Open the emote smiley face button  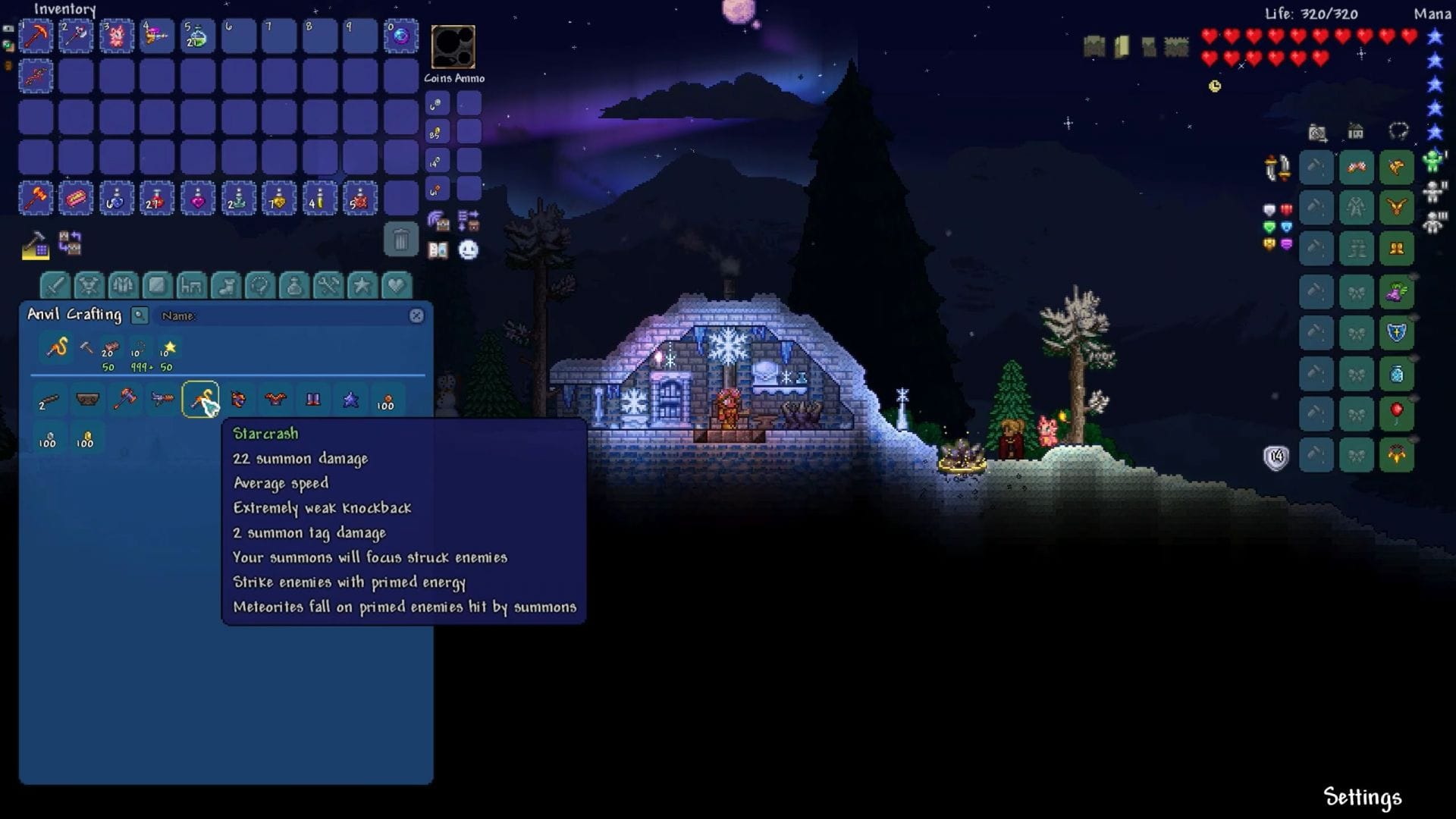point(469,249)
